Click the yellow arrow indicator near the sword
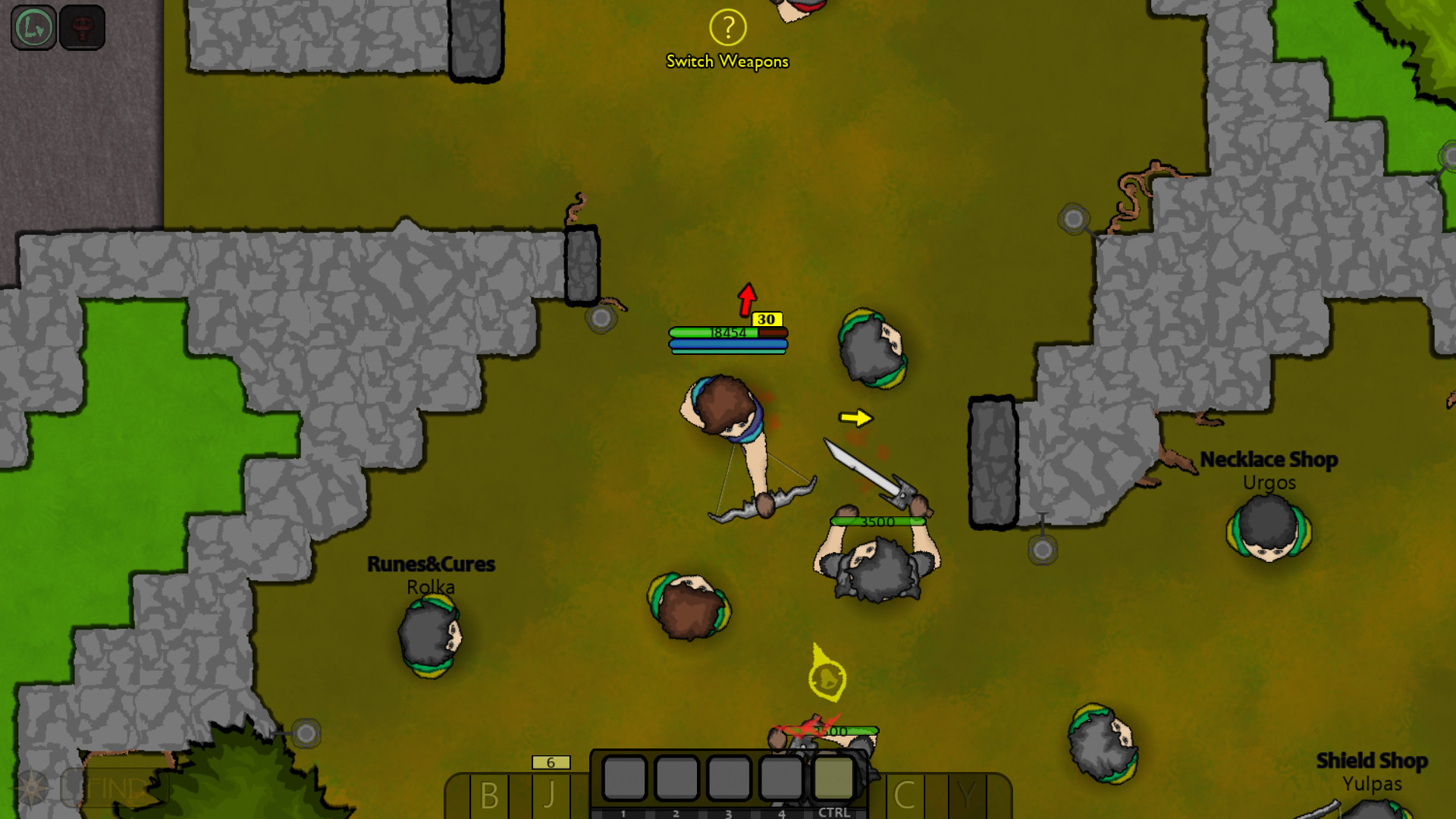The image size is (1456, 819). pos(855,417)
